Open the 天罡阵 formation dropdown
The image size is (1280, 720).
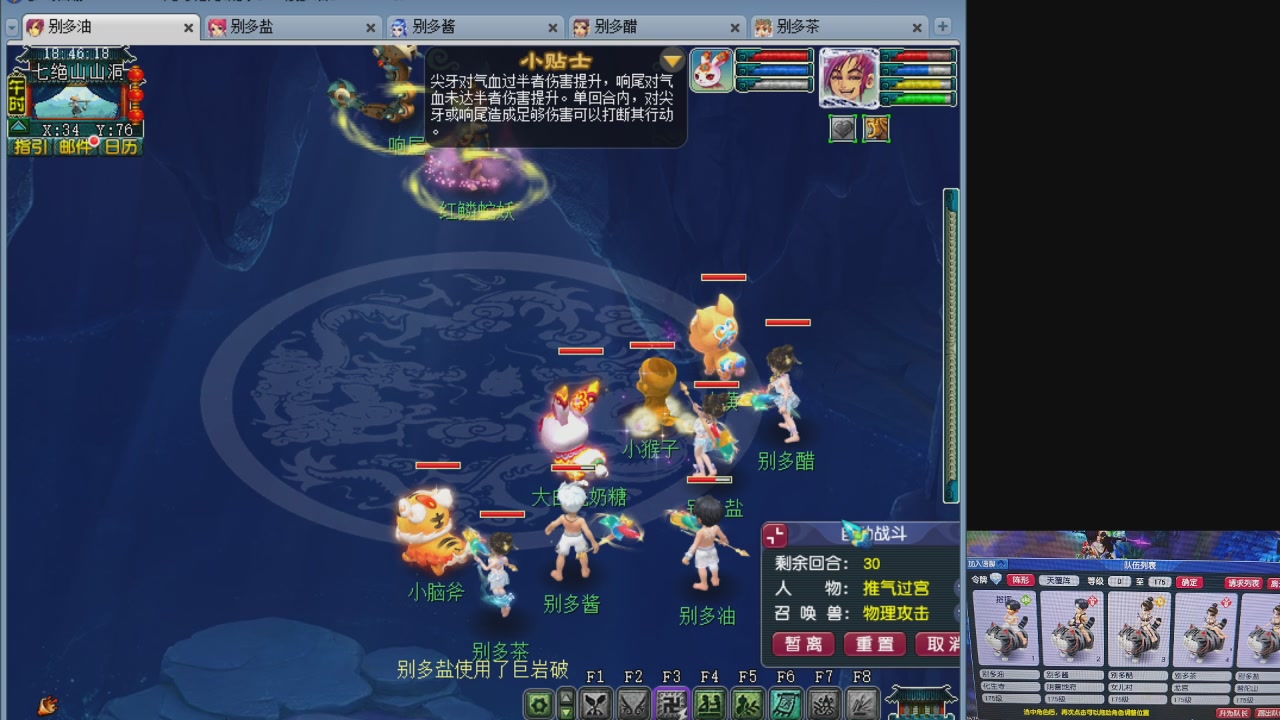[1059, 581]
